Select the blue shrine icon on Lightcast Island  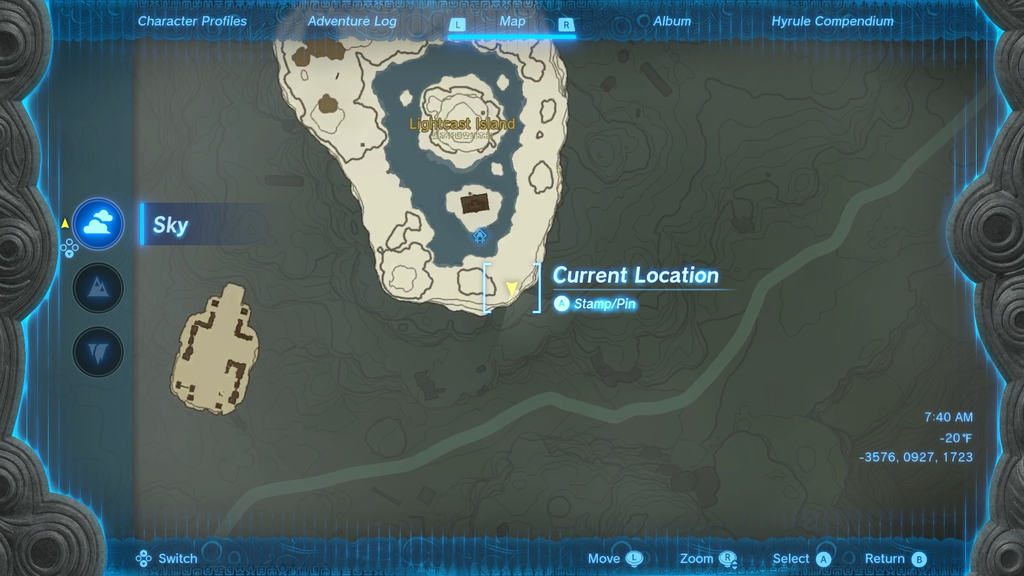(480, 237)
